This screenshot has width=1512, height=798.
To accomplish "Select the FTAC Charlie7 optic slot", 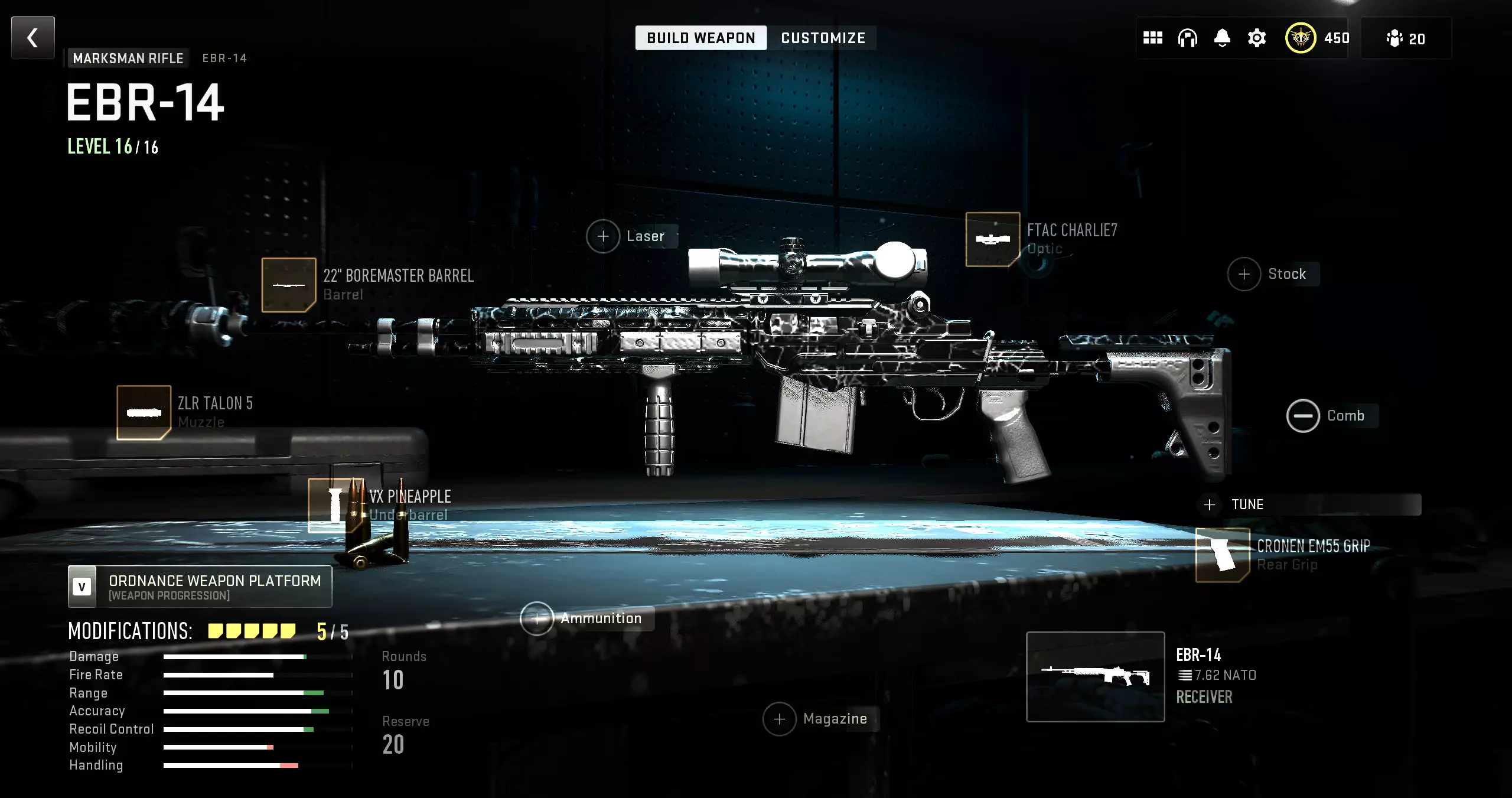I will tap(992, 239).
